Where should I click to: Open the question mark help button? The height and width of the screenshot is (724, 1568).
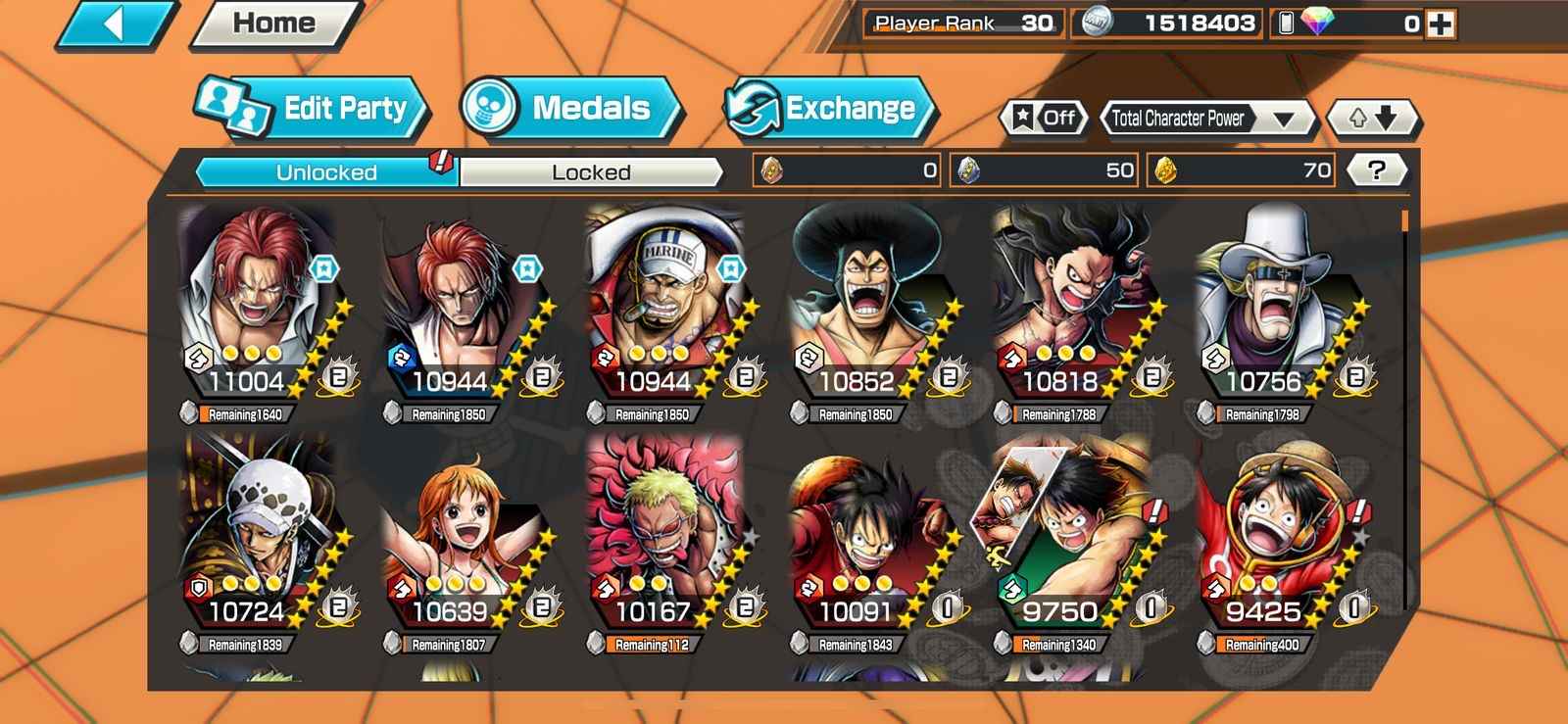[1376, 170]
